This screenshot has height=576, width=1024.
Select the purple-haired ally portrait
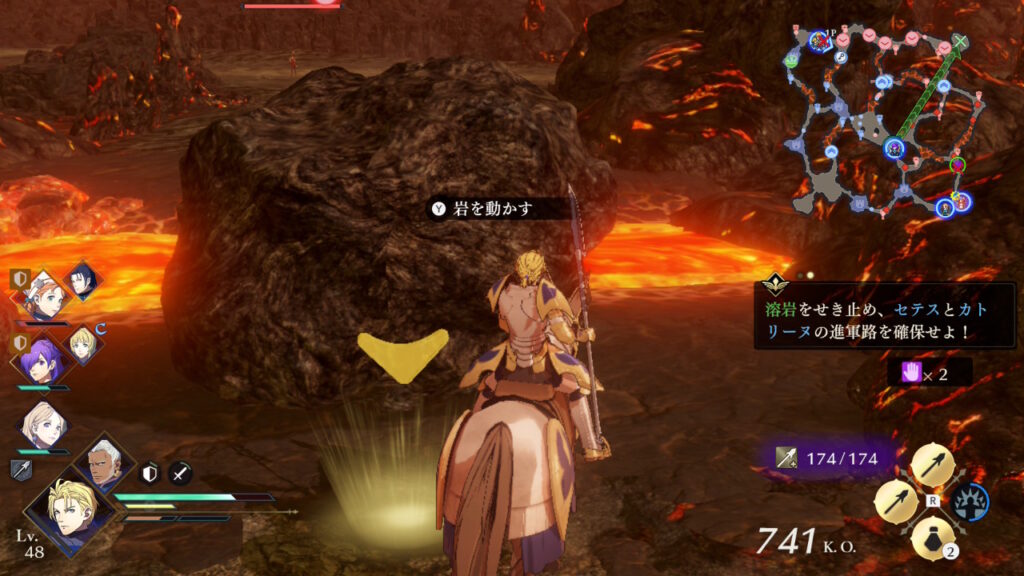point(43,358)
